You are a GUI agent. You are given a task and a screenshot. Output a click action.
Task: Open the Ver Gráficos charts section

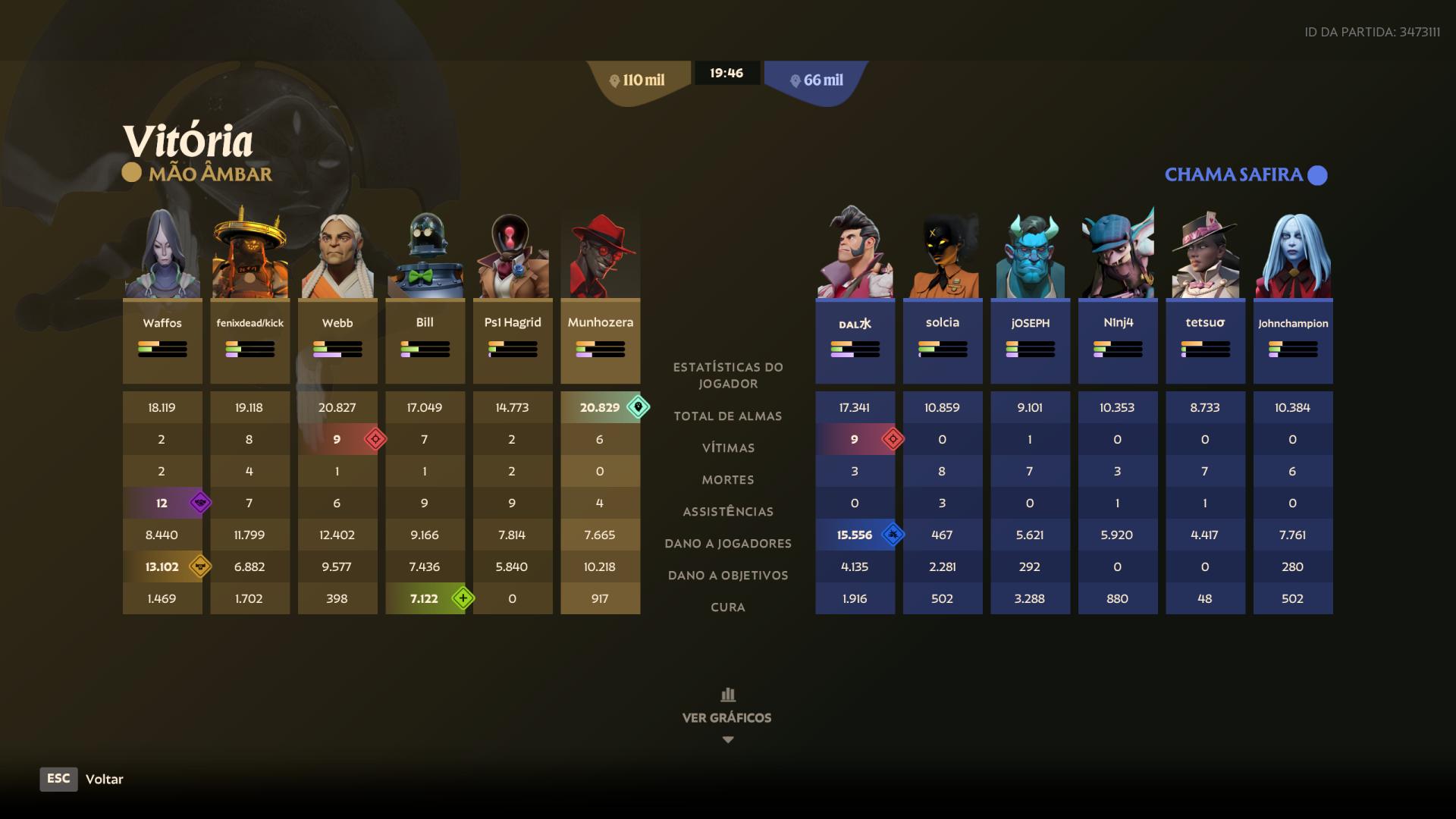726,716
